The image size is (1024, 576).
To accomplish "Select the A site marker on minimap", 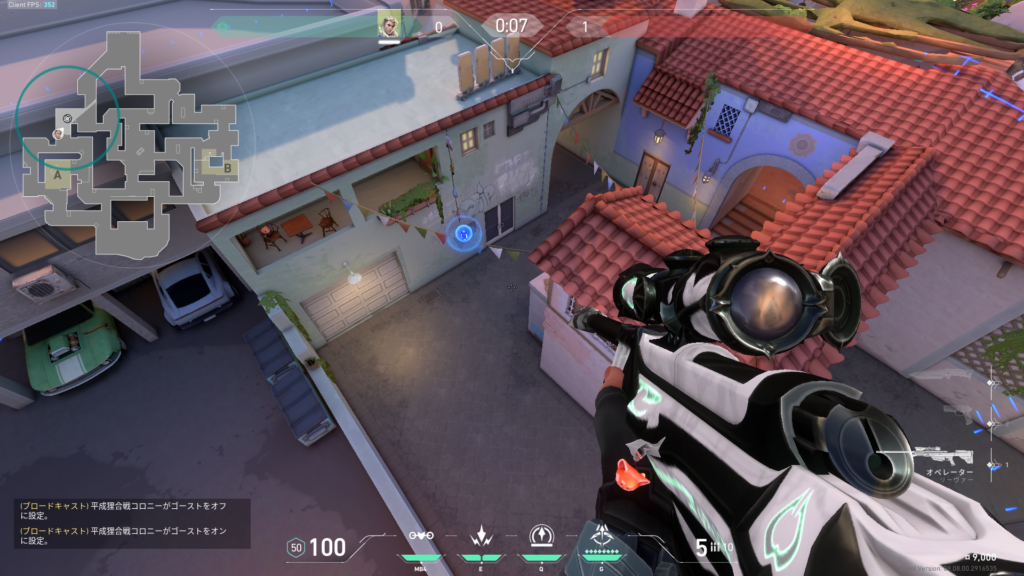I will (58, 174).
